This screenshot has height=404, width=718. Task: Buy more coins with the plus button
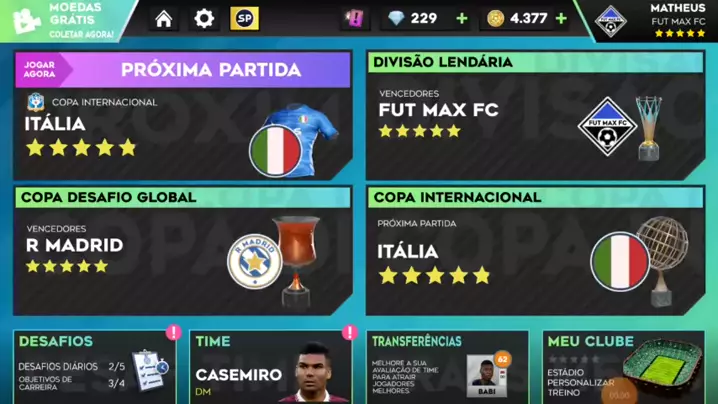coord(561,18)
